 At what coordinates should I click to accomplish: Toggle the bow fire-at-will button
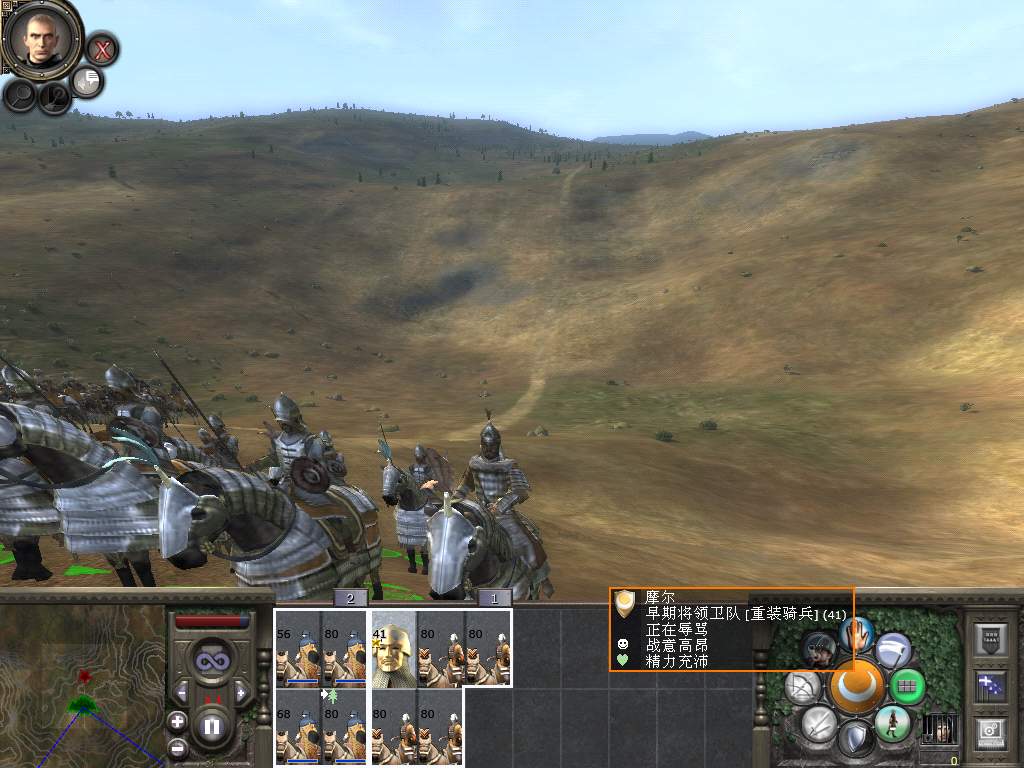point(802,686)
